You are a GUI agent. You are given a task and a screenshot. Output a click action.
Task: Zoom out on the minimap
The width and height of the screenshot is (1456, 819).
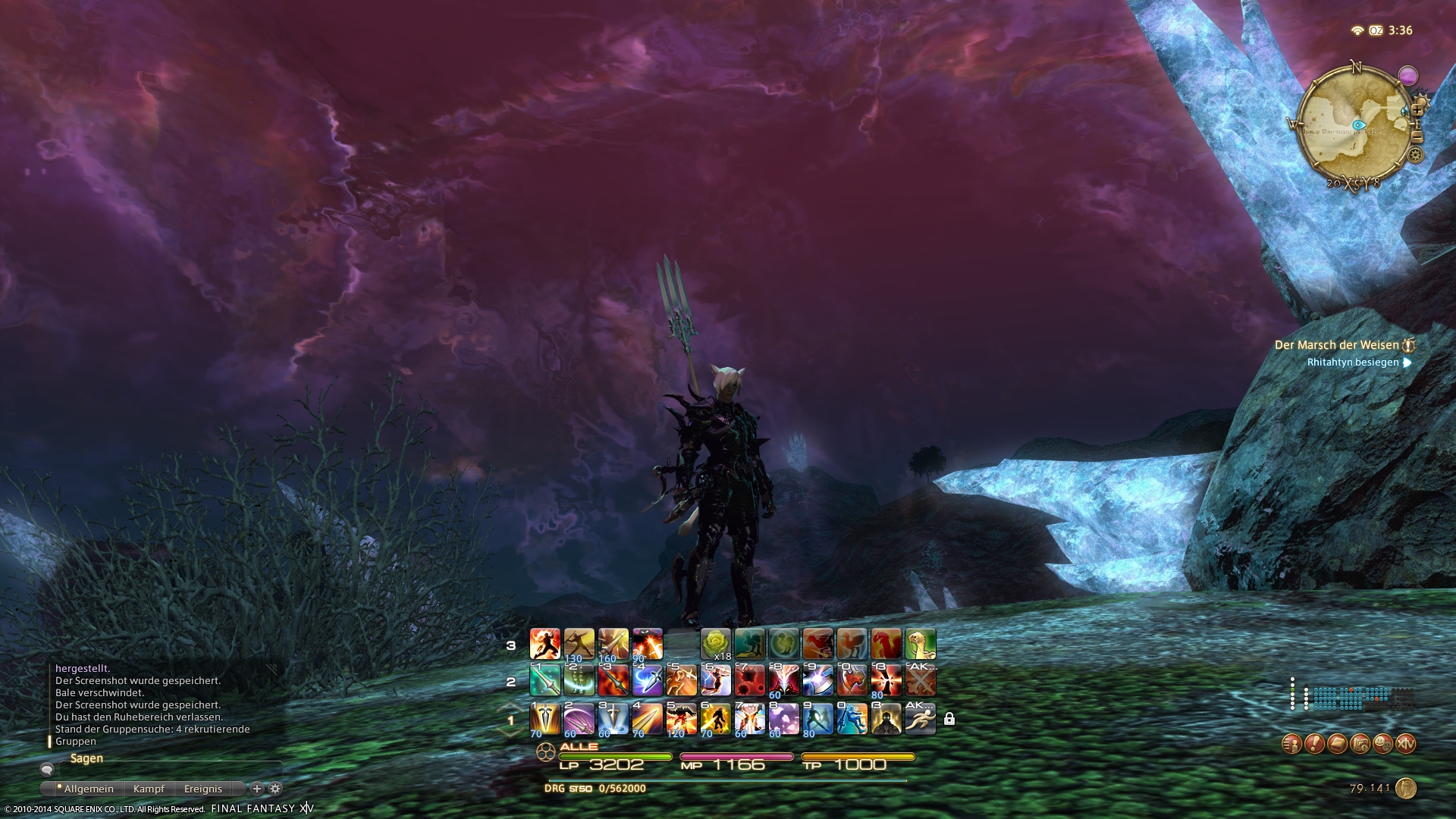point(1417,136)
